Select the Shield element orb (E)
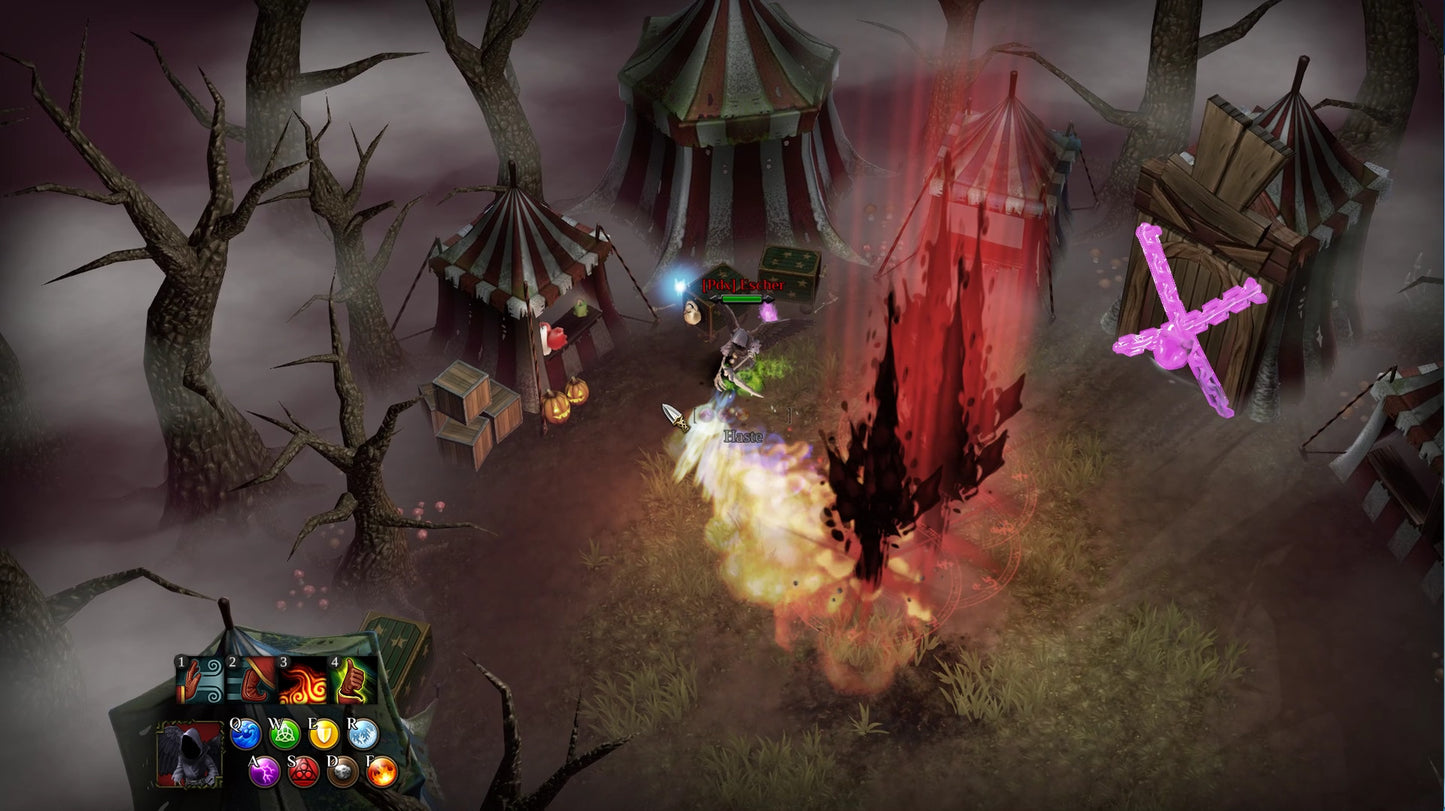 coord(325,734)
